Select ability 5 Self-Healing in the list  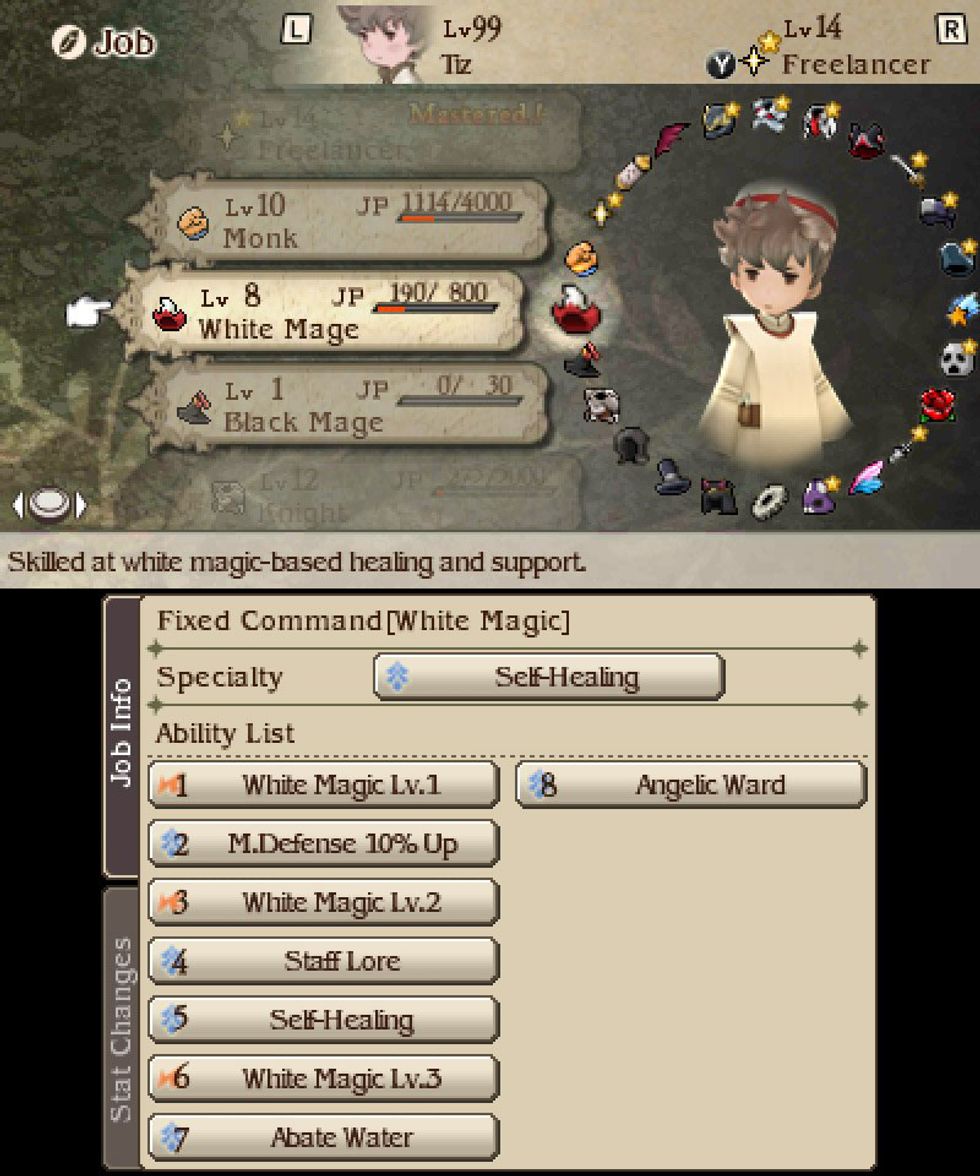pyautogui.click(x=323, y=1020)
